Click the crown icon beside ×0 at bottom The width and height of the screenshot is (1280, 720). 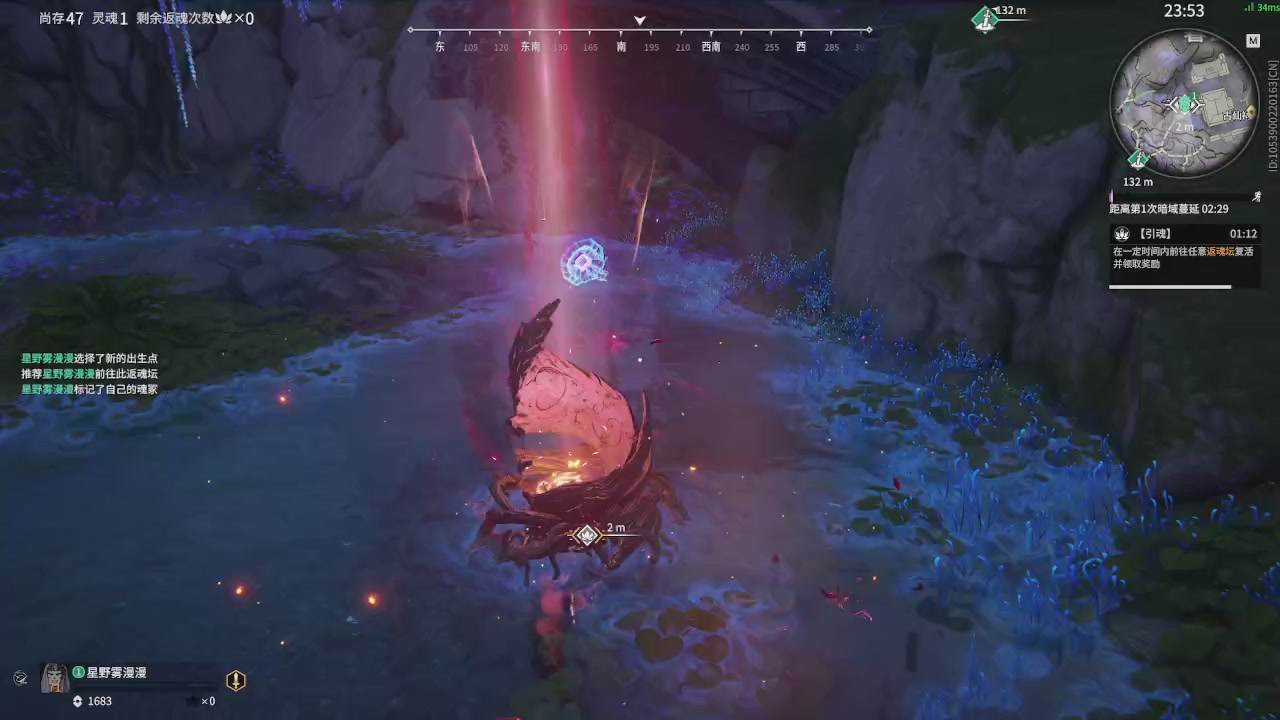(x=192, y=700)
